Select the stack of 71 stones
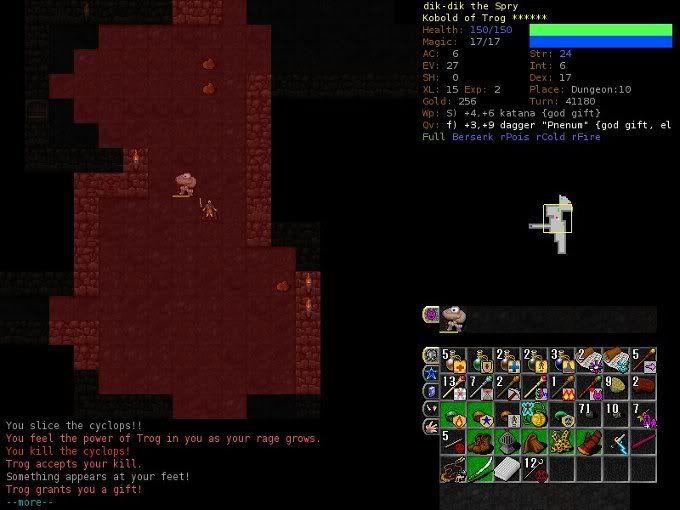The width and height of the screenshot is (680, 510). [588, 415]
